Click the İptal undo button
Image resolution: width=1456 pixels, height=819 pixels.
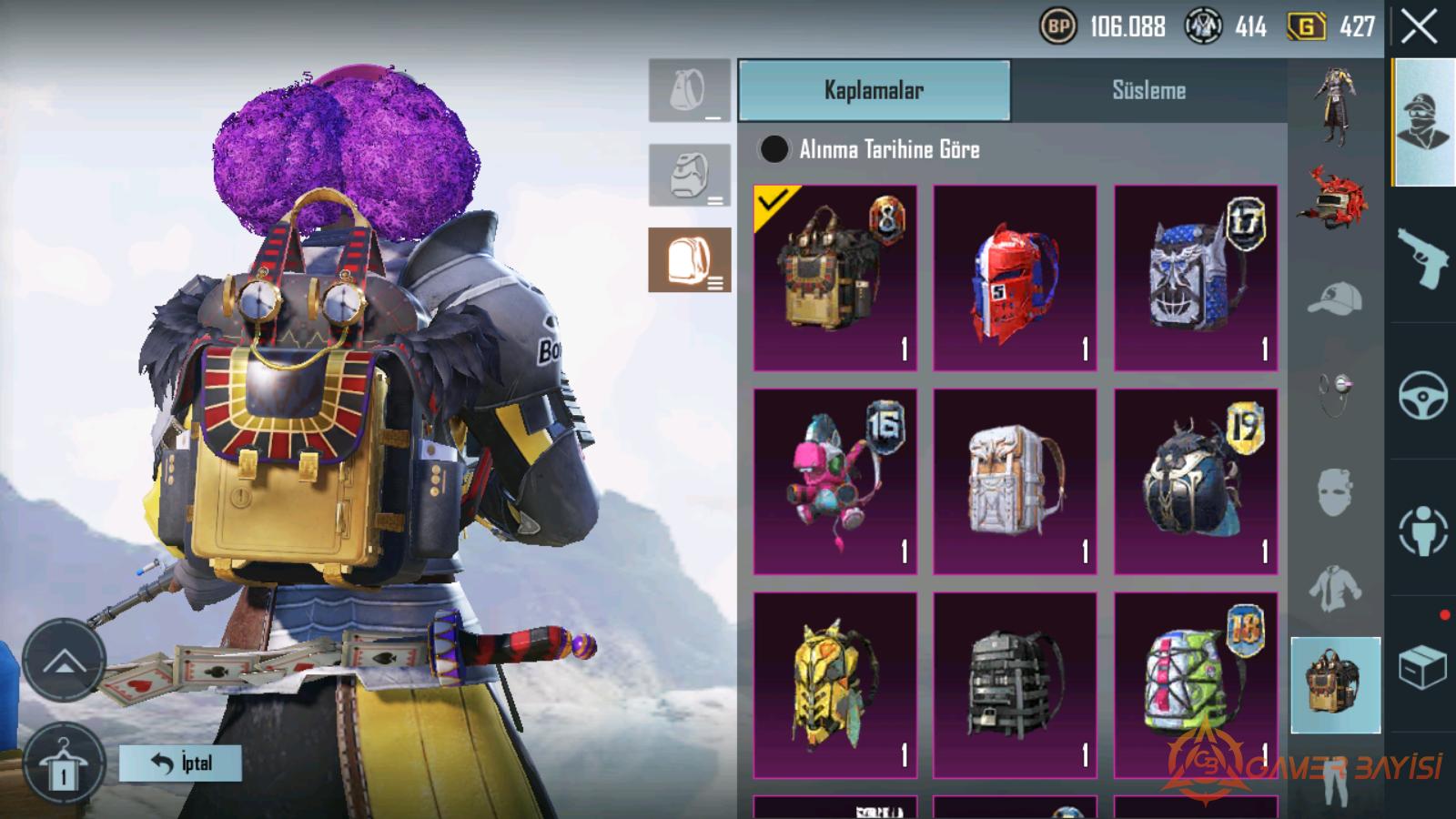pos(180,763)
